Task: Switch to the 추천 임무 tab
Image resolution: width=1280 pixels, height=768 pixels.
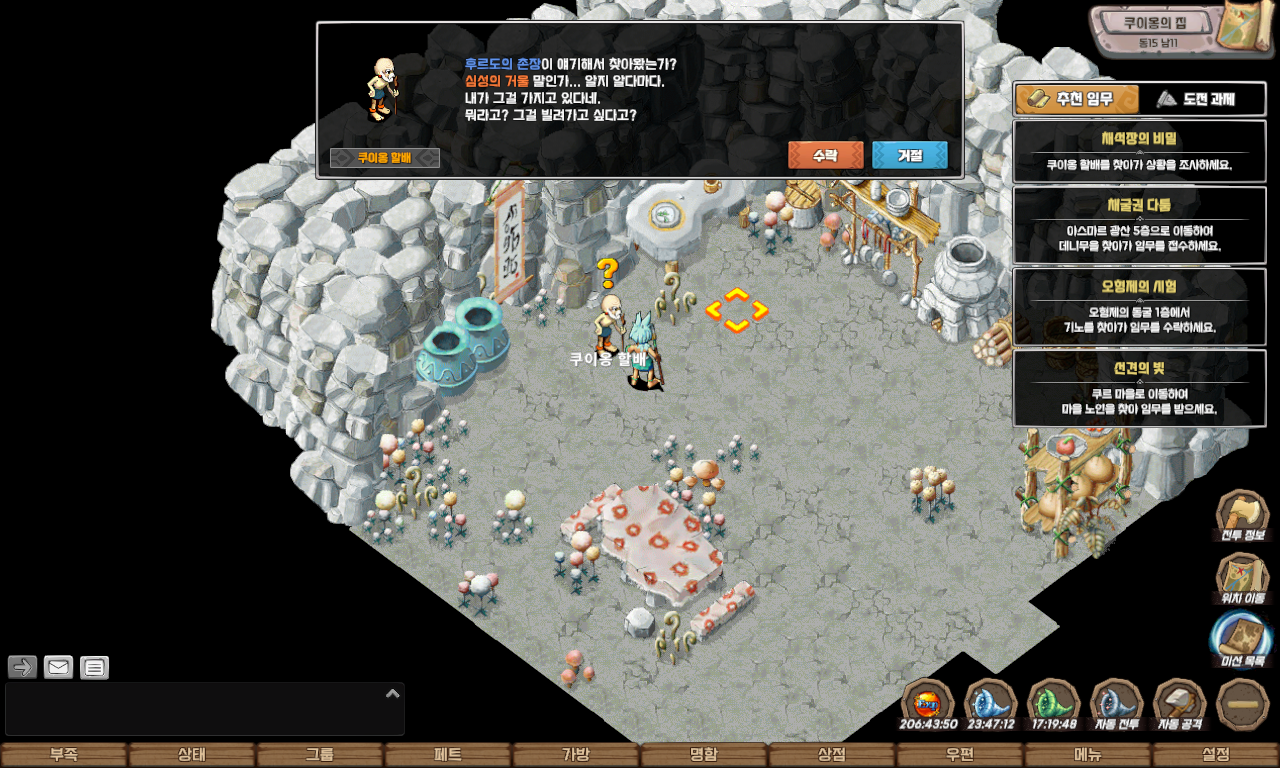Action: [x=1077, y=99]
